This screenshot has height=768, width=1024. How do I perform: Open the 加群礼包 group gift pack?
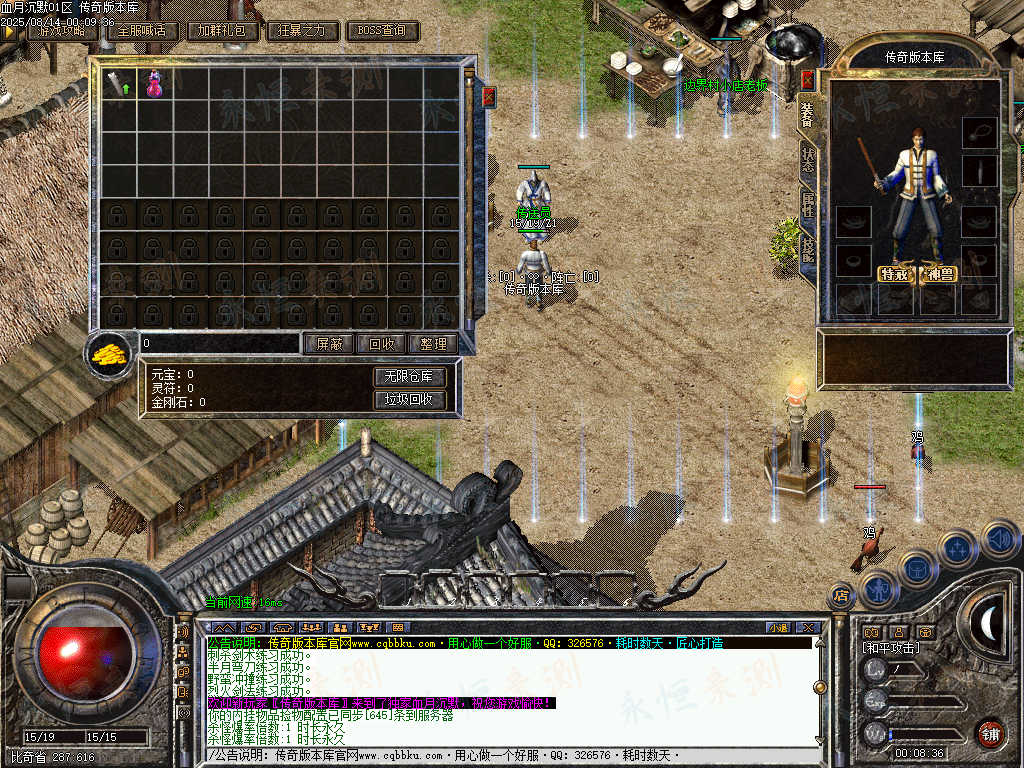click(x=224, y=30)
